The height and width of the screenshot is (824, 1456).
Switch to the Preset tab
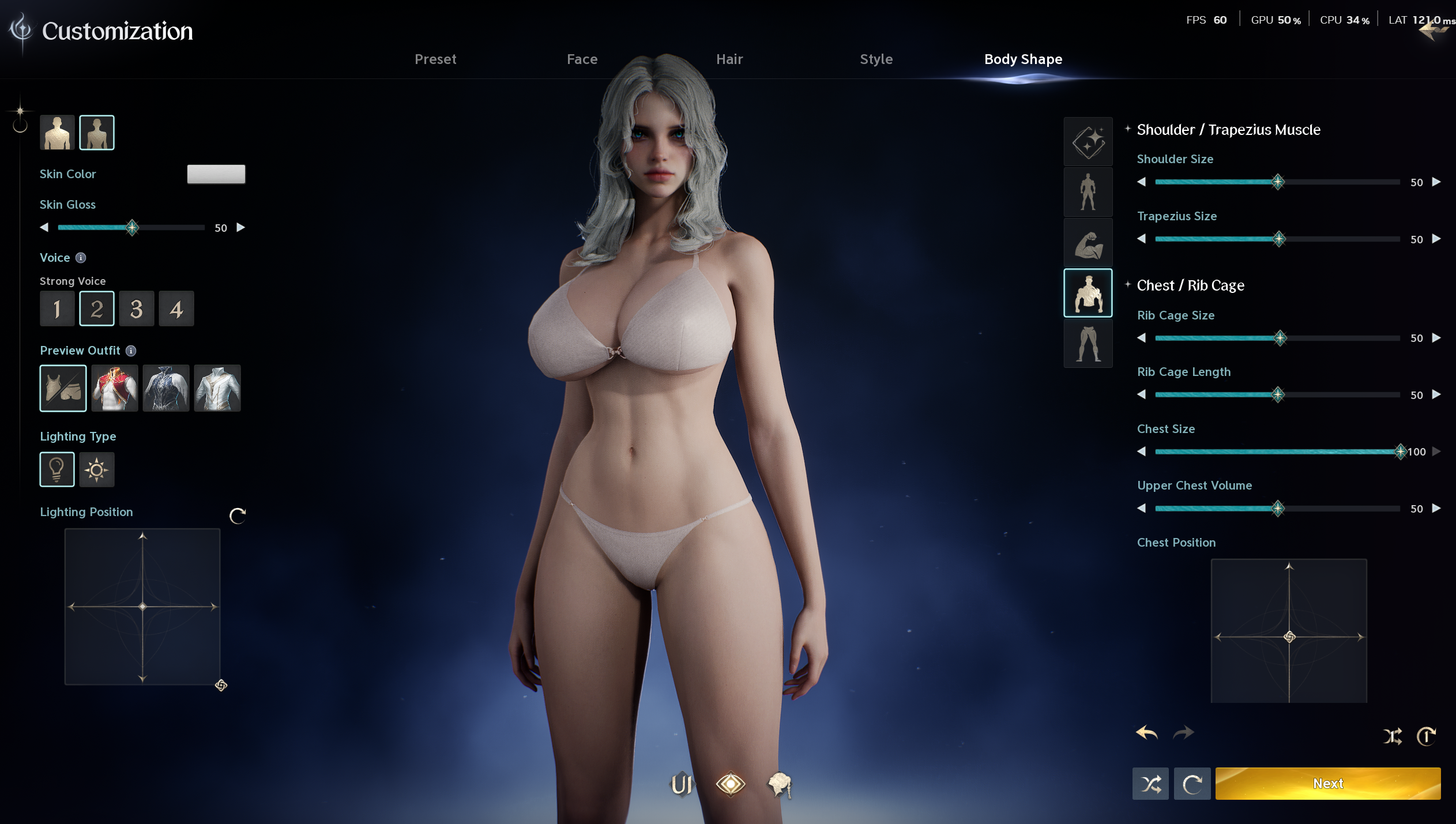(x=435, y=59)
